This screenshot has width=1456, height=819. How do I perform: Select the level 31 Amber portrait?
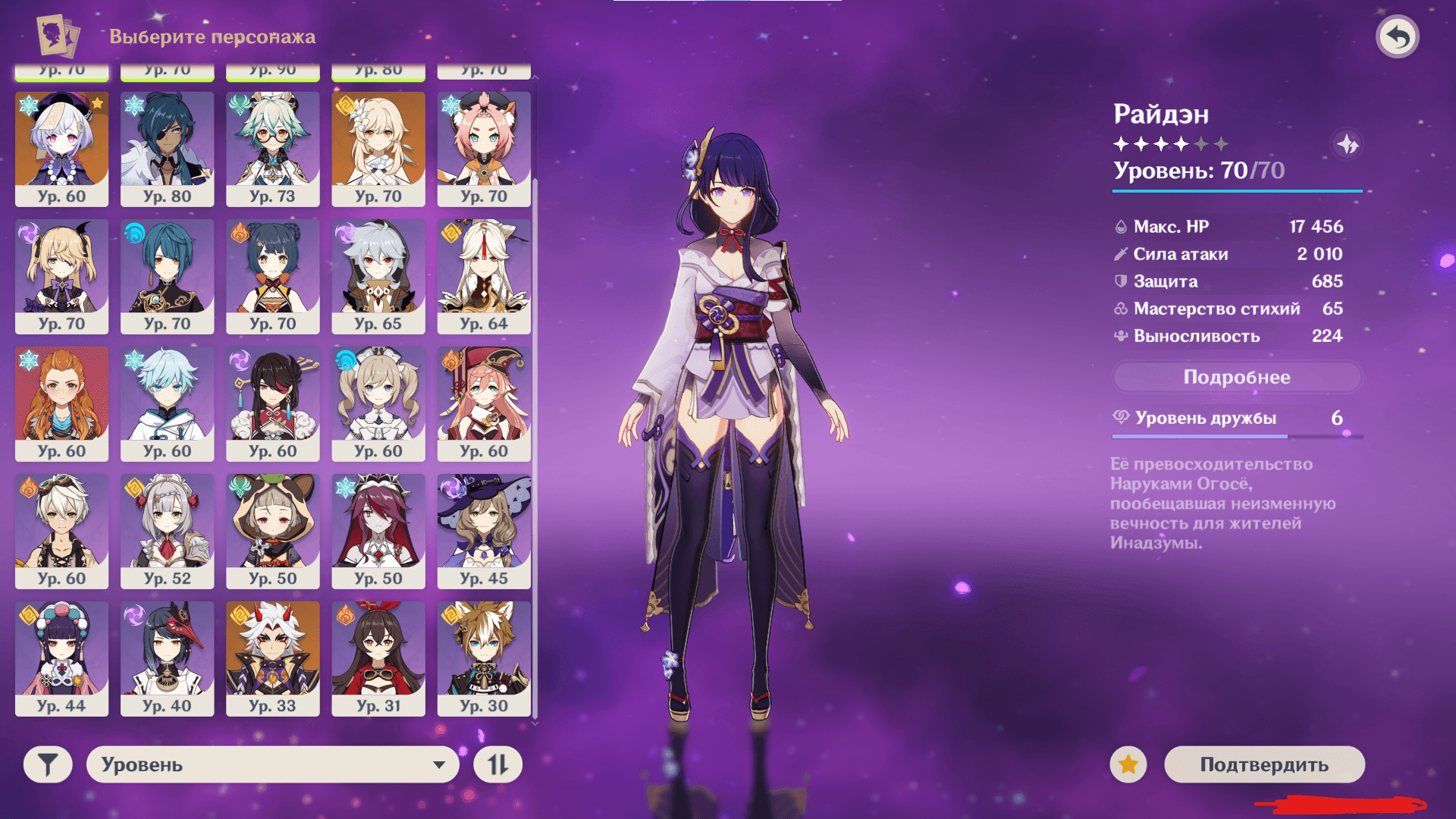(378, 658)
